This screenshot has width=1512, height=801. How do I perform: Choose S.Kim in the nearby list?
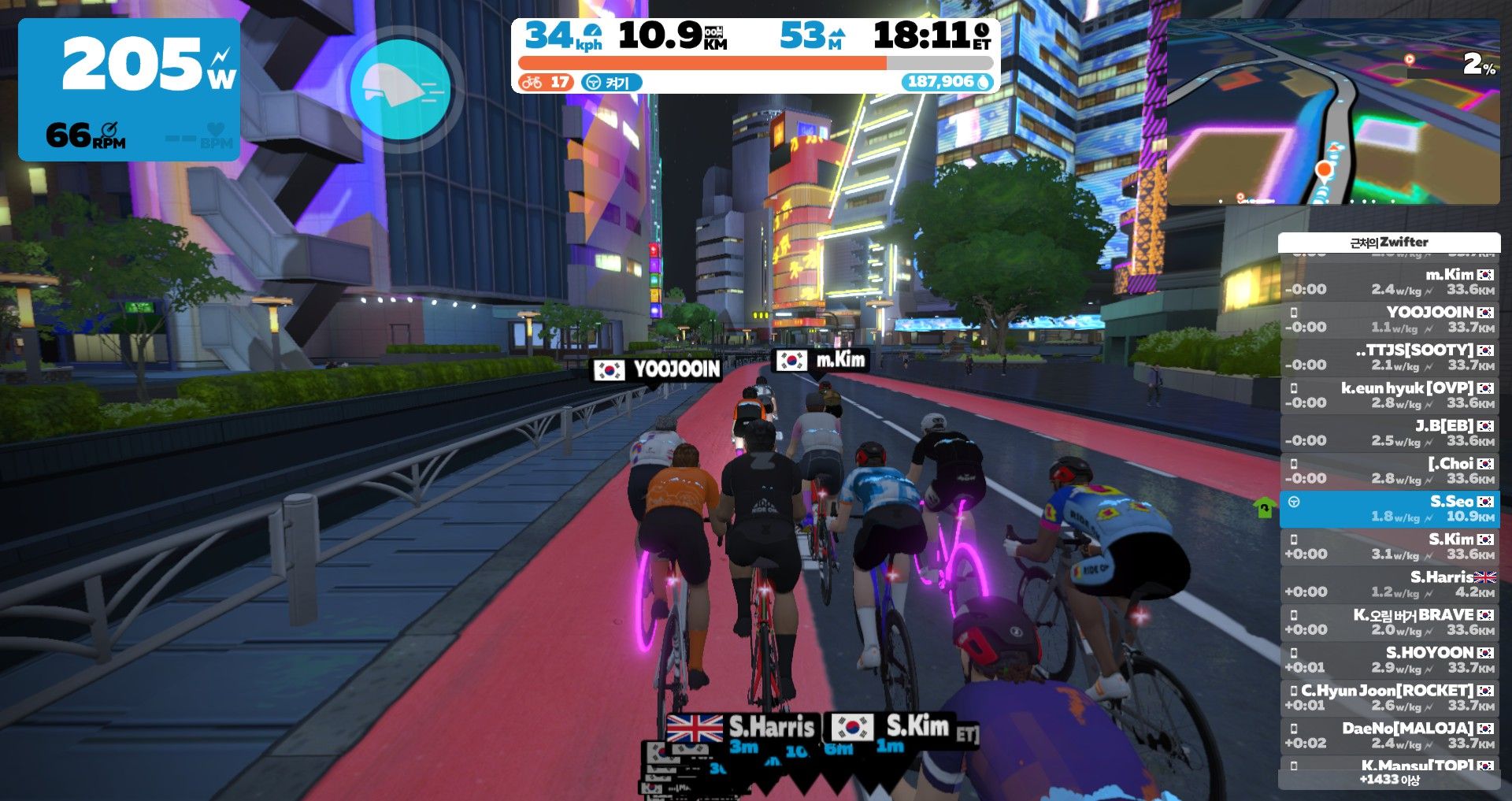pyautogui.click(x=1389, y=547)
